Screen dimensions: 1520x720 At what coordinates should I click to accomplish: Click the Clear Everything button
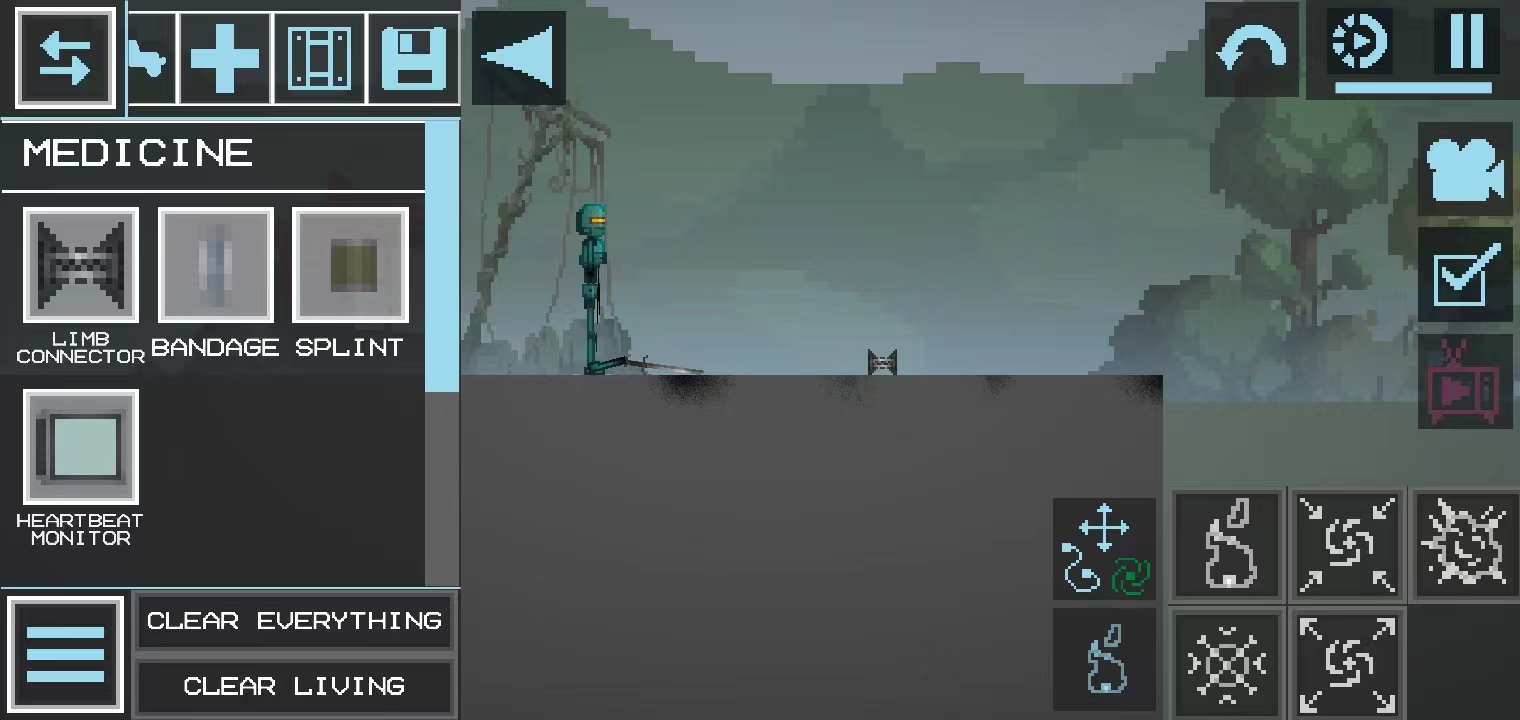point(294,621)
